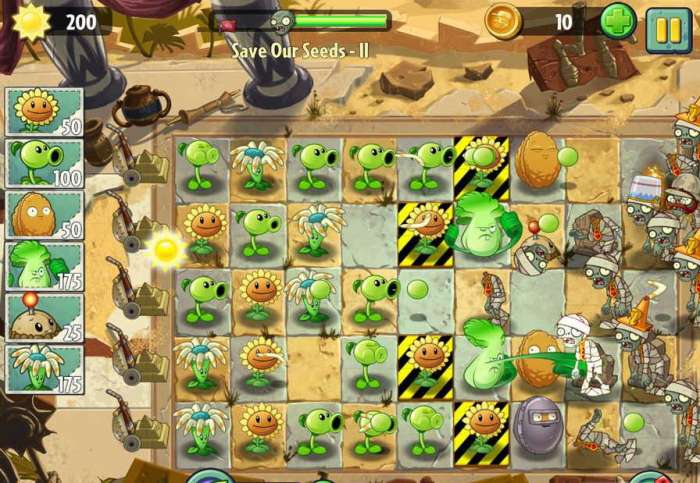Choose the Peashooter seed packet

[x=44, y=162]
